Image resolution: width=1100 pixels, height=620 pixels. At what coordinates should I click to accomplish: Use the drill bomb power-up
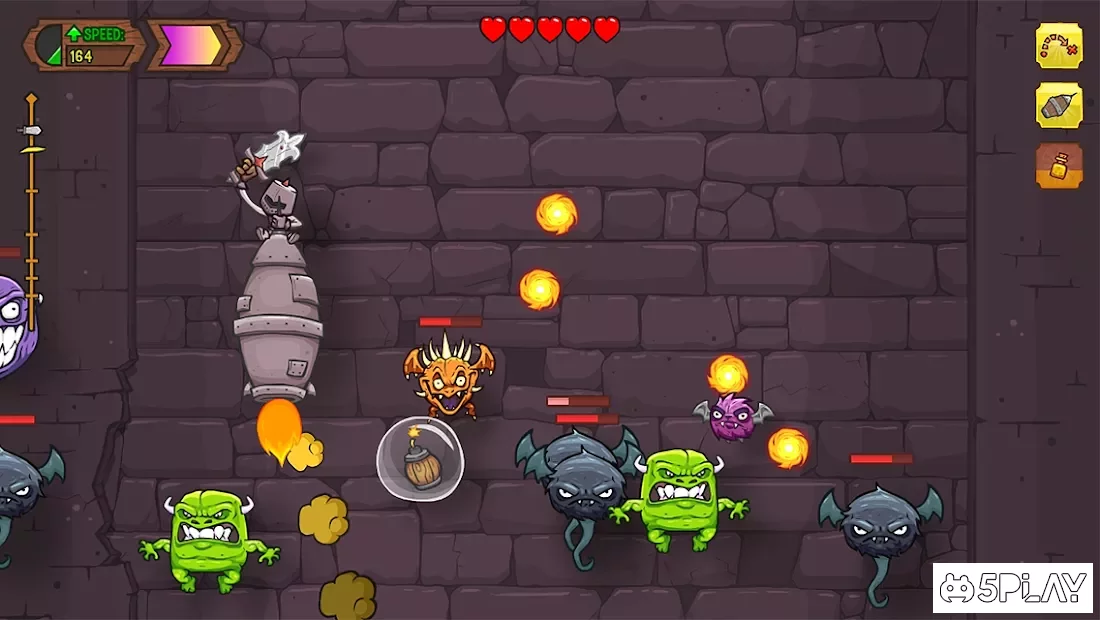coord(1059,106)
